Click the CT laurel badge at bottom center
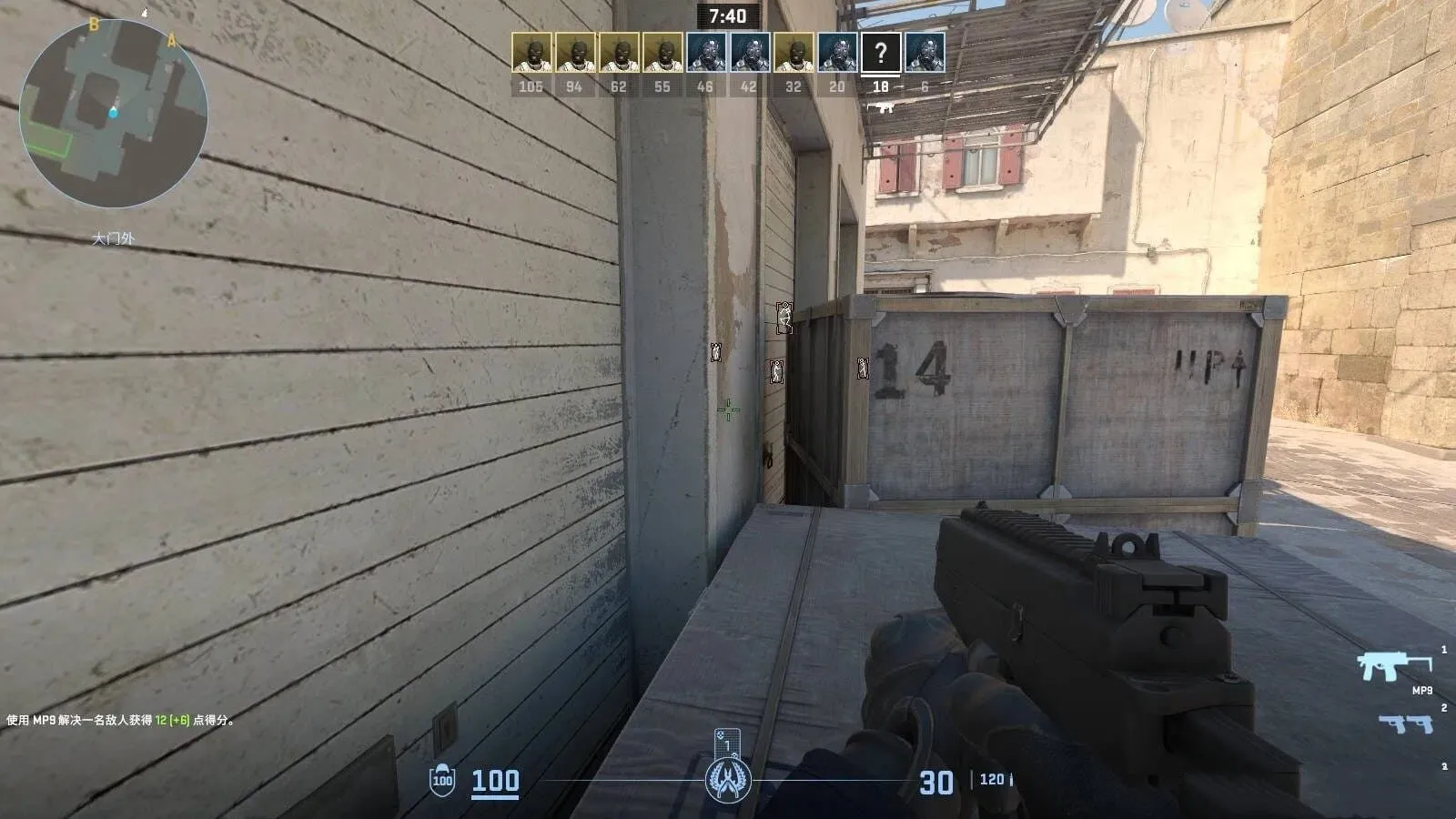This screenshot has height=819, width=1456. (728, 779)
